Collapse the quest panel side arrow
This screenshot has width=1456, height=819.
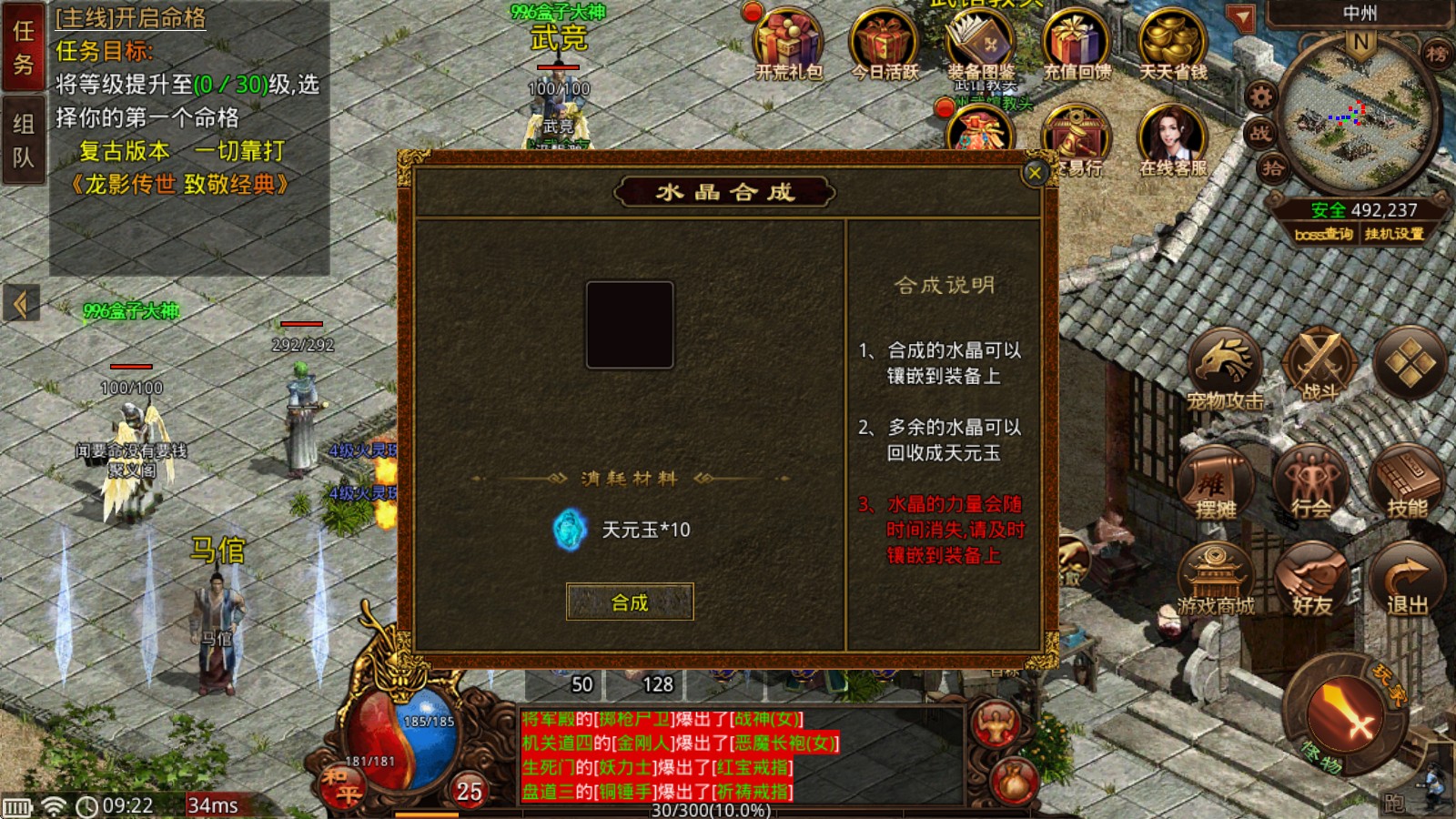pos(20,305)
